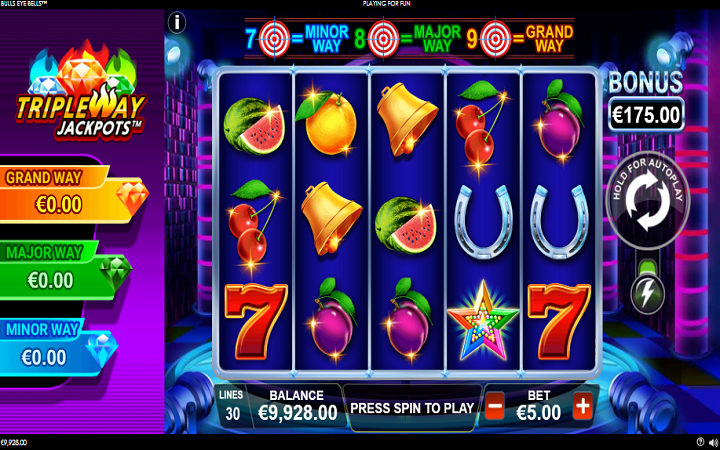Mute sound with the speaker icon
The width and height of the screenshot is (720, 450).
(712, 441)
